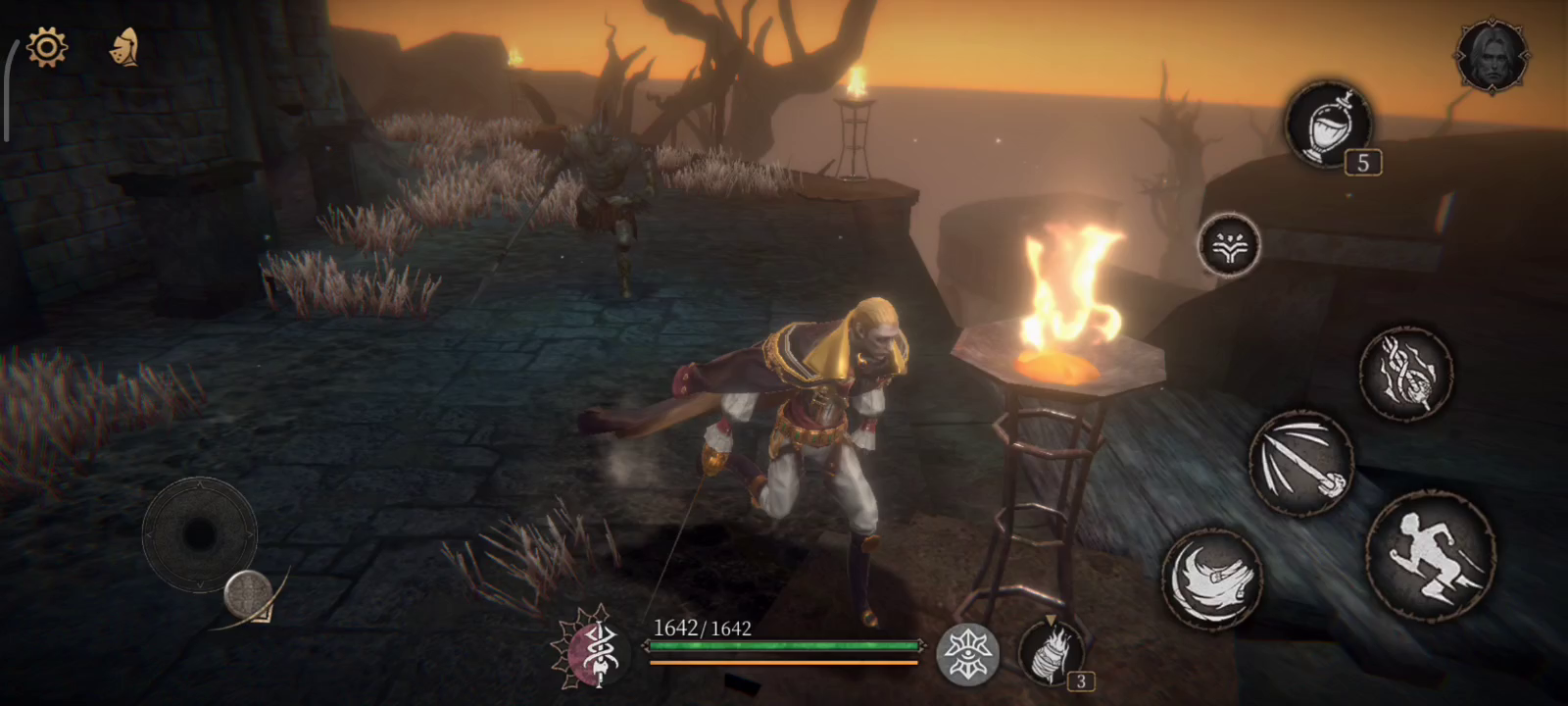Activate the small winged emblem skill

tap(1229, 245)
